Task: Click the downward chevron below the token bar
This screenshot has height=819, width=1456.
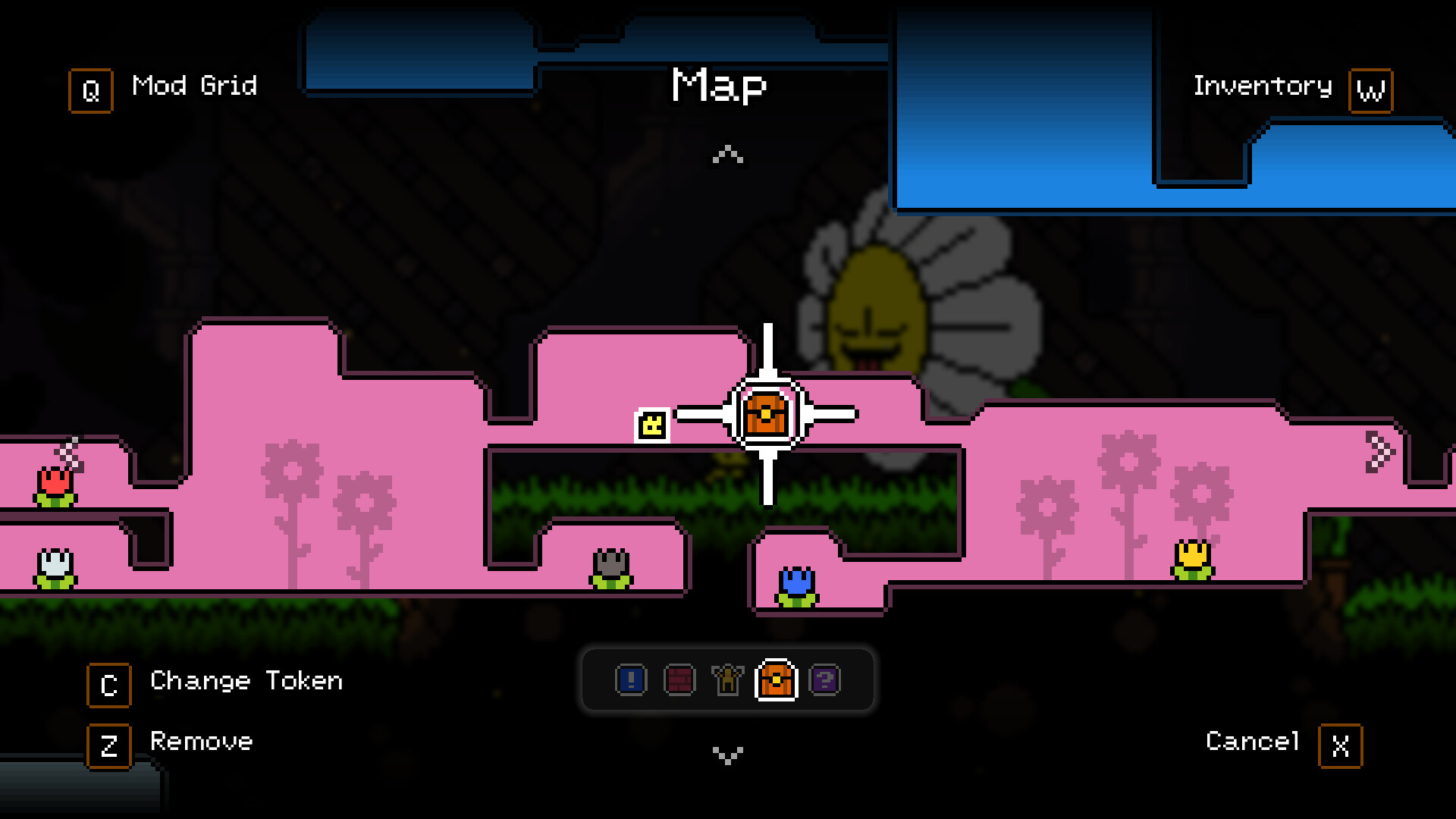Action: [727, 755]
